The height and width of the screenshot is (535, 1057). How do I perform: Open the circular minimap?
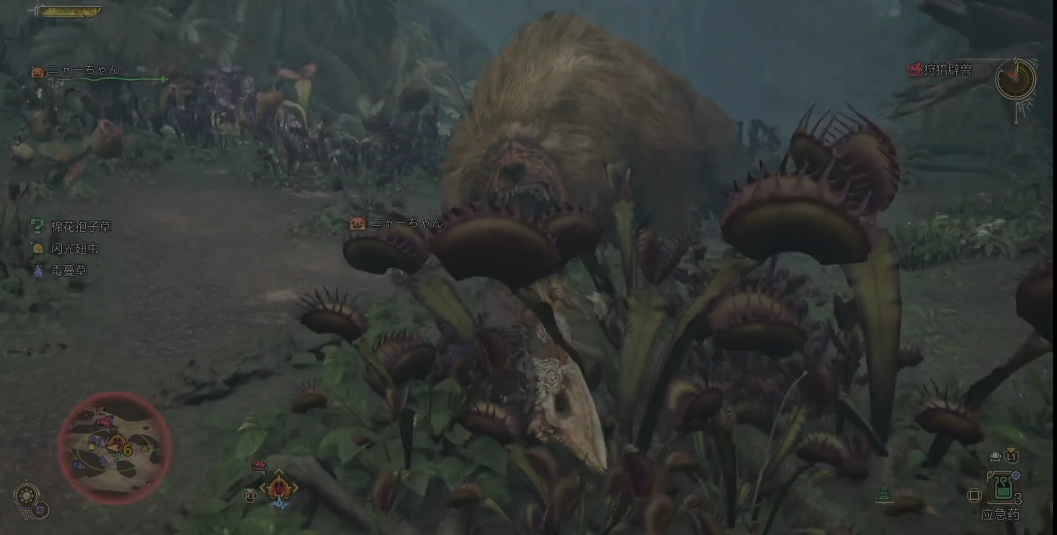coord(115,448)
